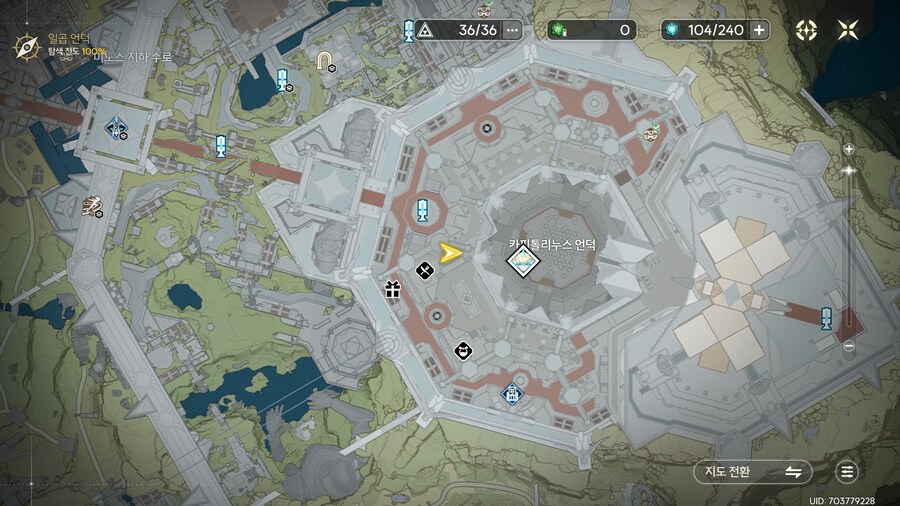Choose the space anchor at the far-right plaza
This screenshot has width=900, height=506.
[x=826, y=319]
